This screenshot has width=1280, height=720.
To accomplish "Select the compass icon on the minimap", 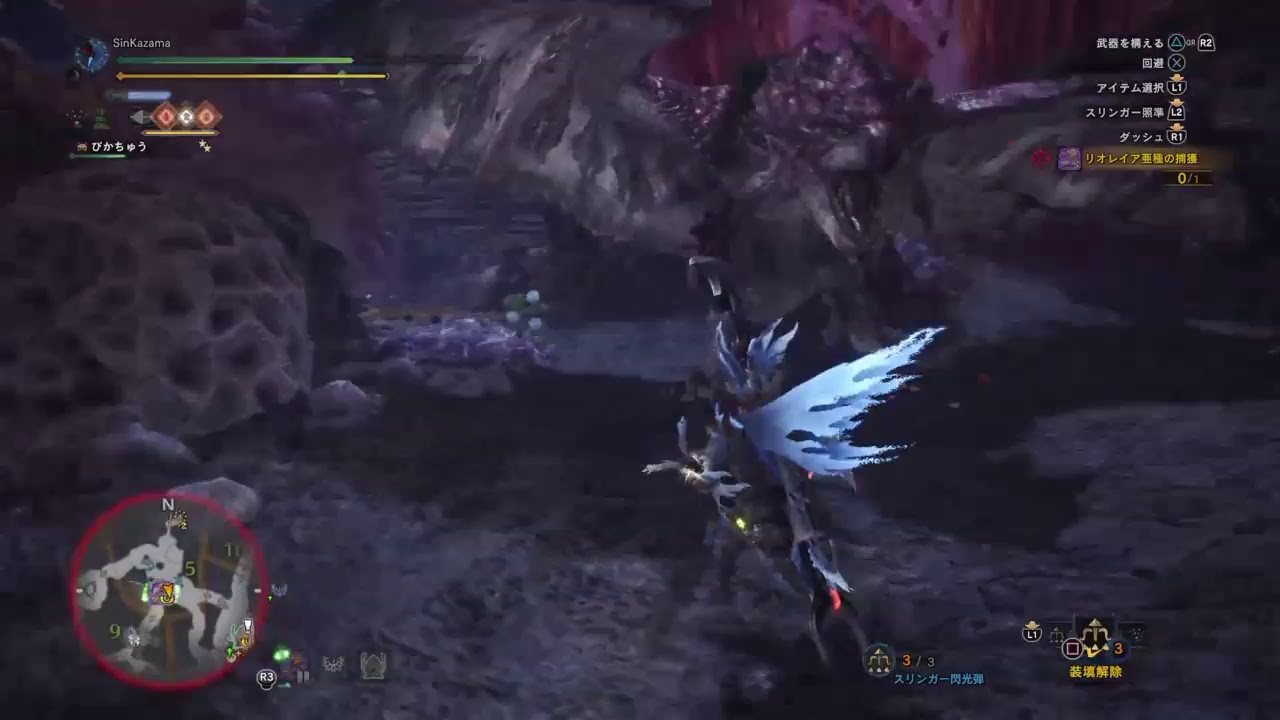I will 166,505.
